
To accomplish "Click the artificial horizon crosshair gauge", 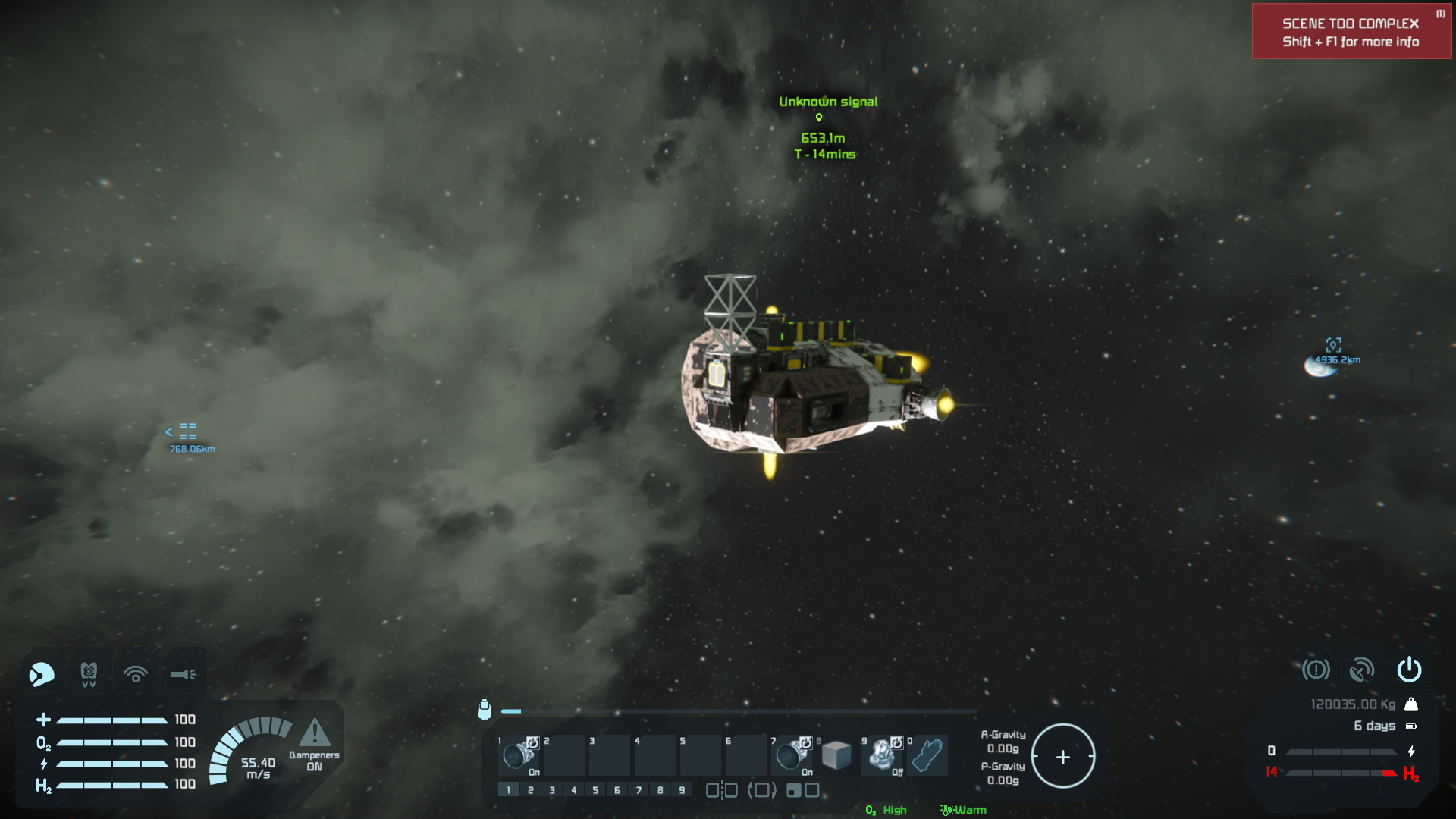I will click(x=1062, y=756).
